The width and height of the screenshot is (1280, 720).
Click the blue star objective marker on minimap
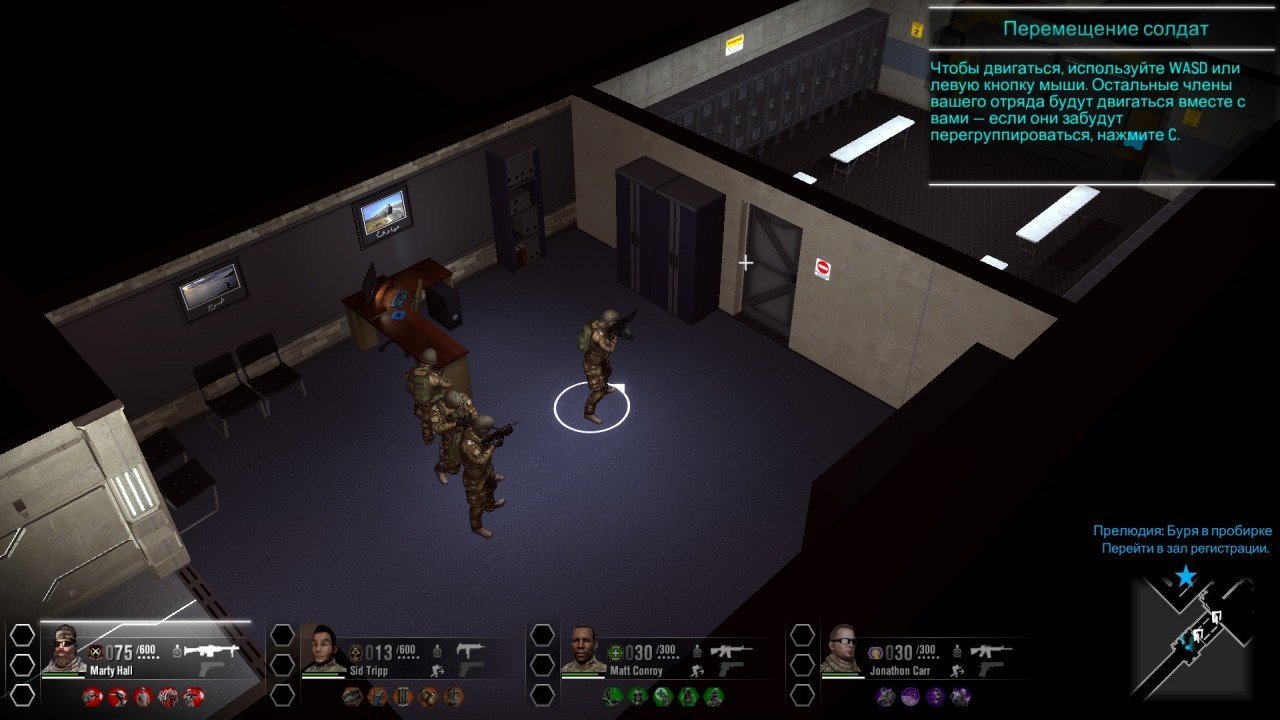[1186, 576]
